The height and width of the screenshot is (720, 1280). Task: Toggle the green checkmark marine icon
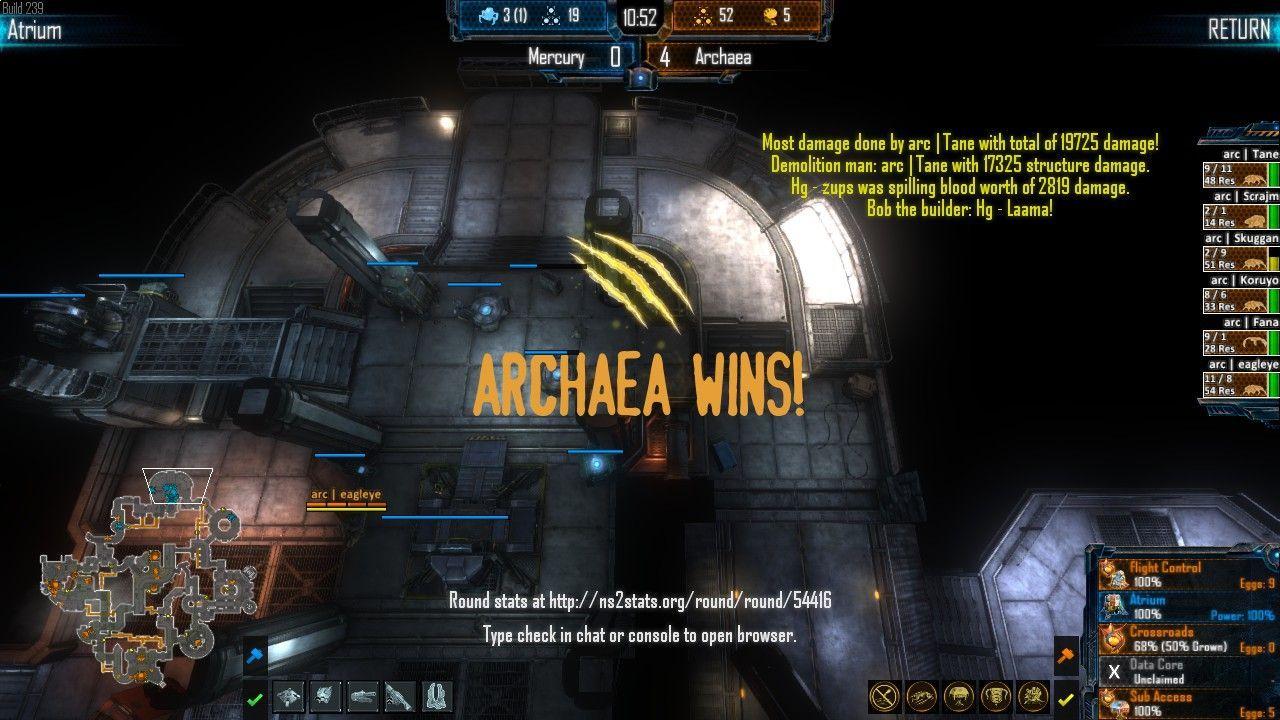255,699
